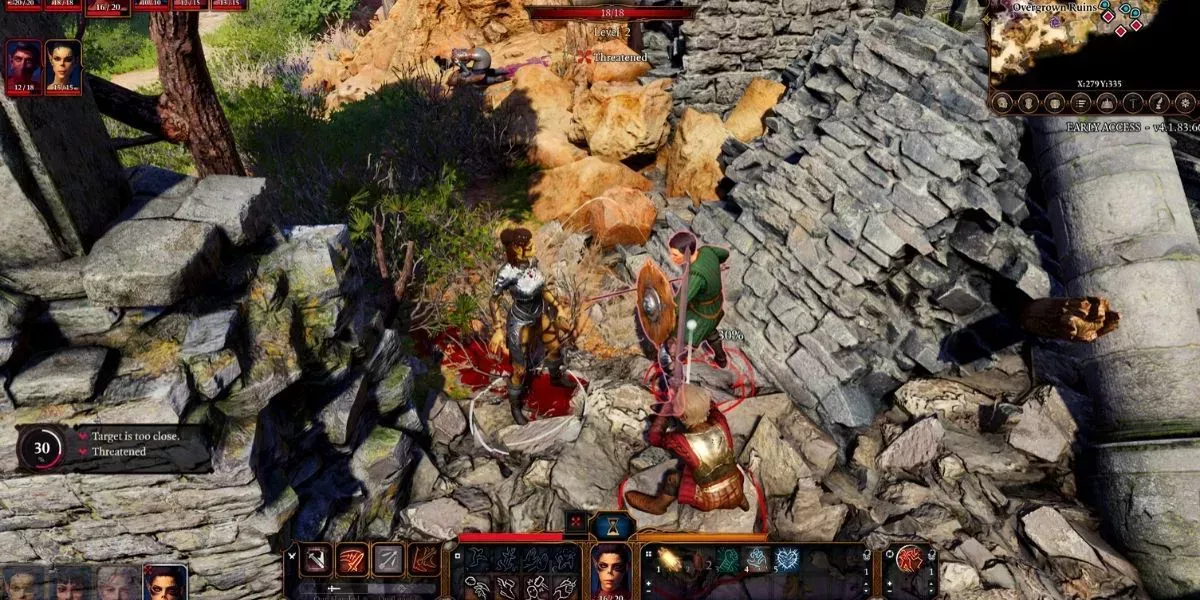
Task: Open the journal list icon under minimap
Action: (x=1080, y=102)
